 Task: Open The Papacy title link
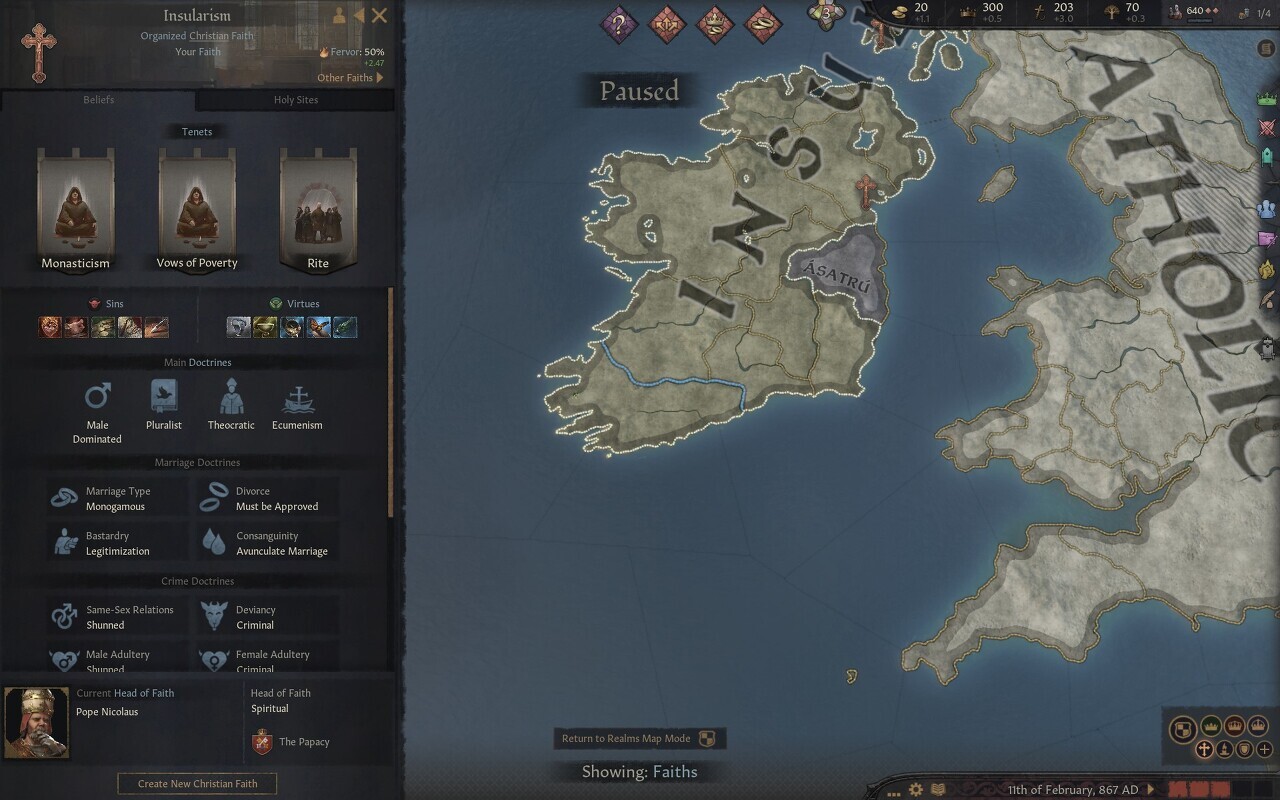304,742
